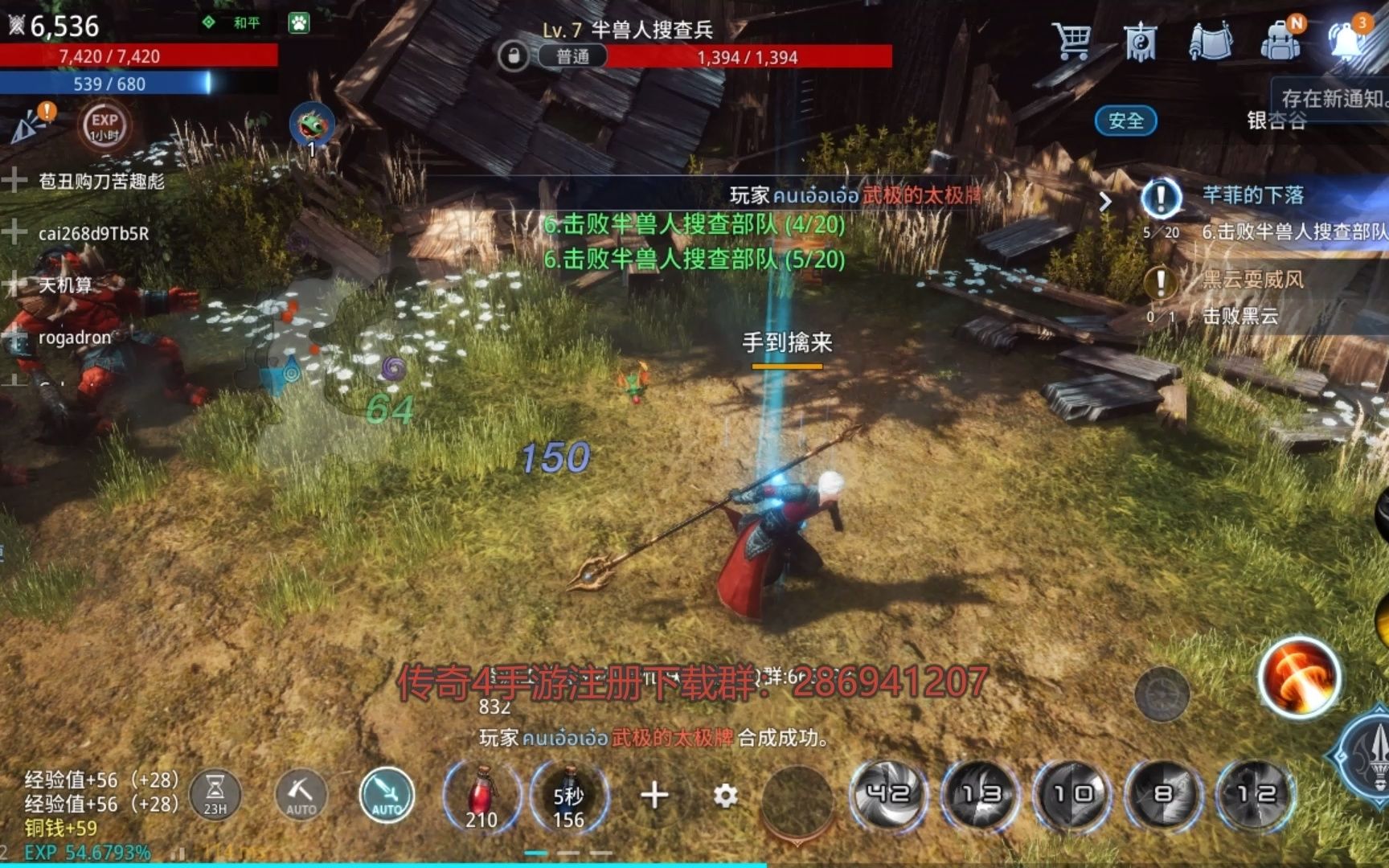
Task: Activate the skill on 42 cooldown
Action: [x=888, y=794]
